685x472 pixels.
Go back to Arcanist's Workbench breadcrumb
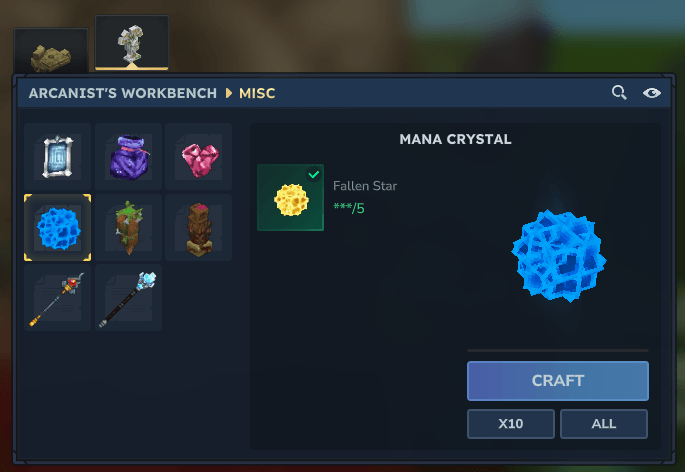pyautogui.click(x=122, y=93)
